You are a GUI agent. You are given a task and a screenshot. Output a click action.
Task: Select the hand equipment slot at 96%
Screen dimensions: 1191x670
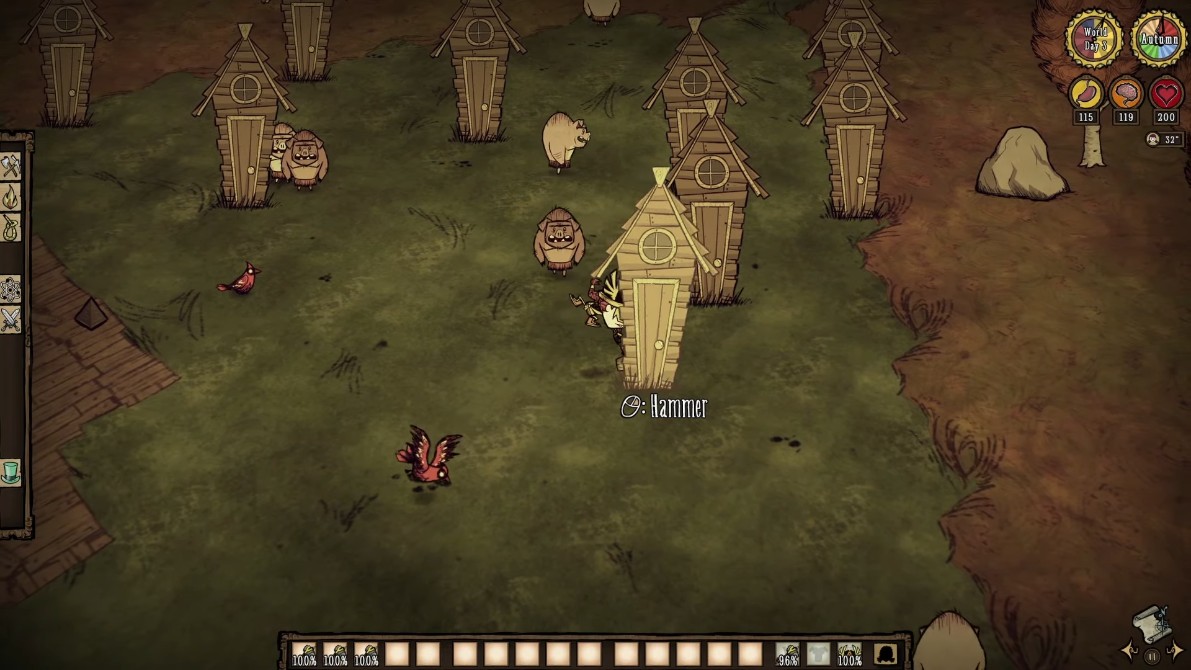tap(788, 654)
